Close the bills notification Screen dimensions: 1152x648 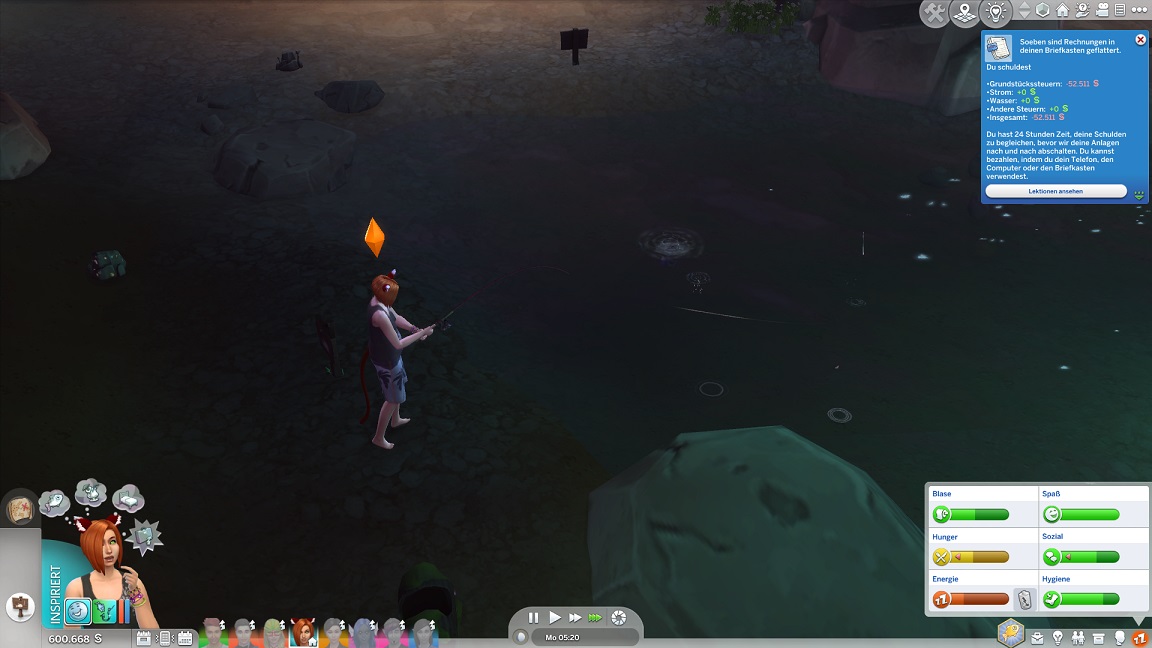[x=1141, y=40]
